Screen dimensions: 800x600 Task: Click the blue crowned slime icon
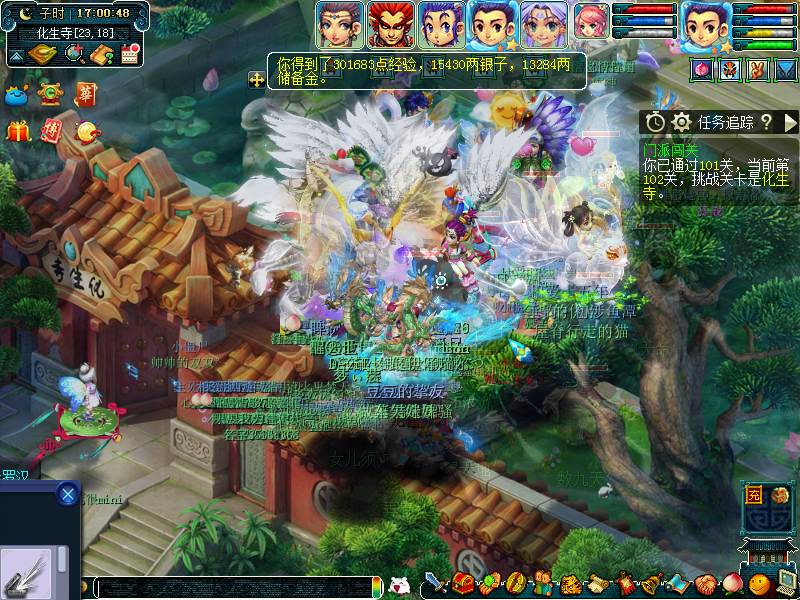(18, 95)
